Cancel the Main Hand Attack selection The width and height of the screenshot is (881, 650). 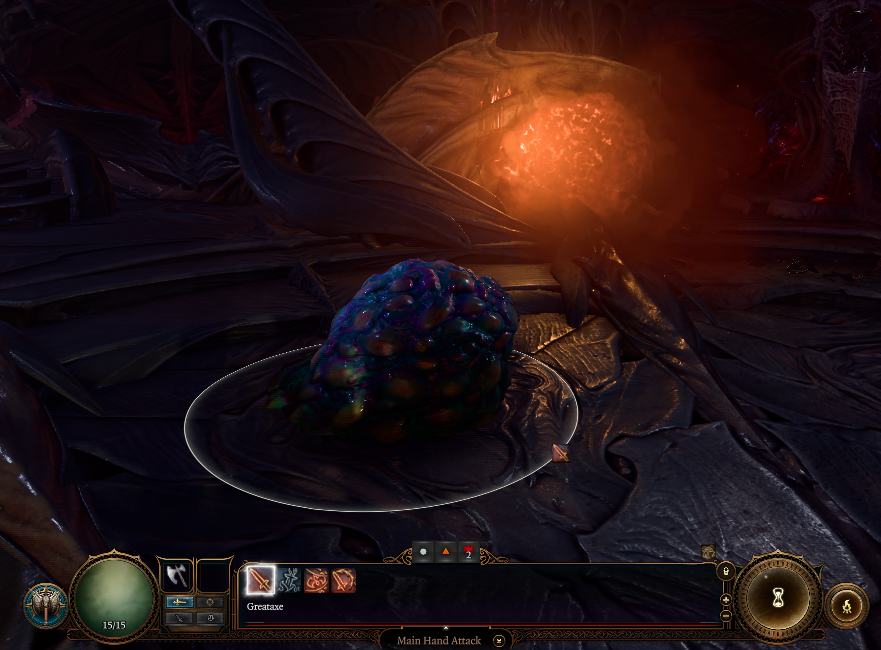tap(499, 640)
